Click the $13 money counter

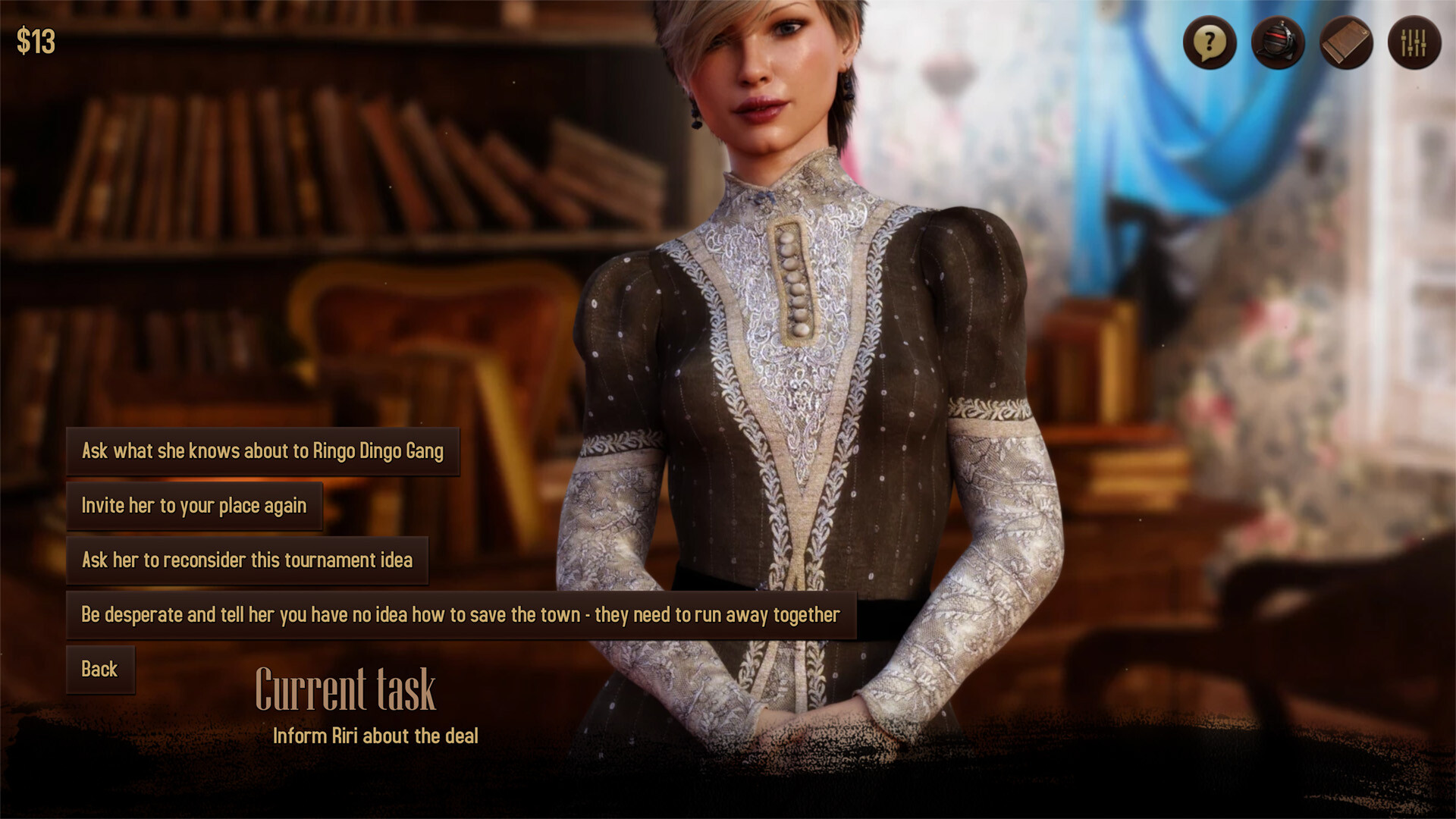coord(36,41)
